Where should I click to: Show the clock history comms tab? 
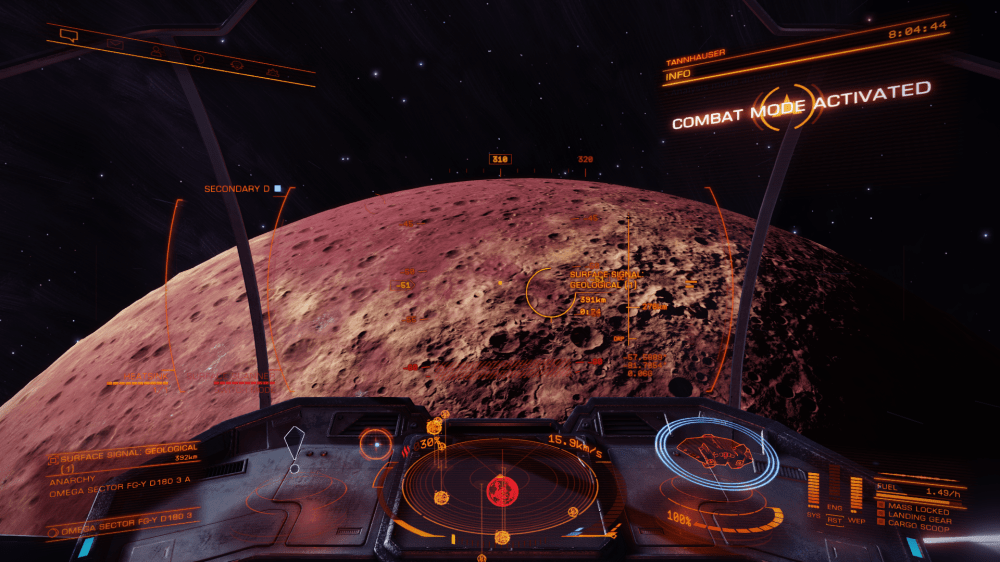(199, 58)
